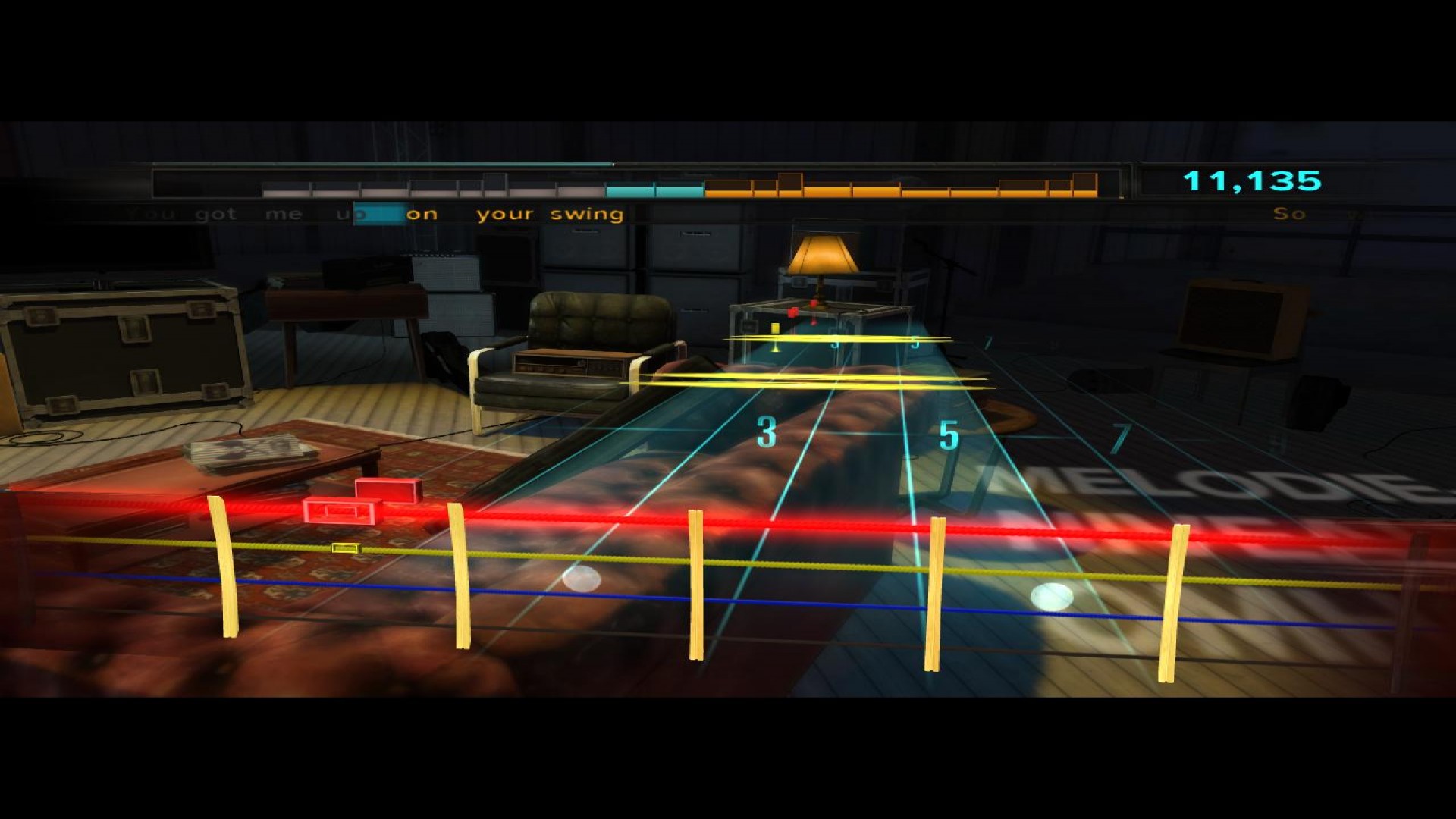Expand the fret number 5 marker
1456x819 pixels.
point(947,435)
